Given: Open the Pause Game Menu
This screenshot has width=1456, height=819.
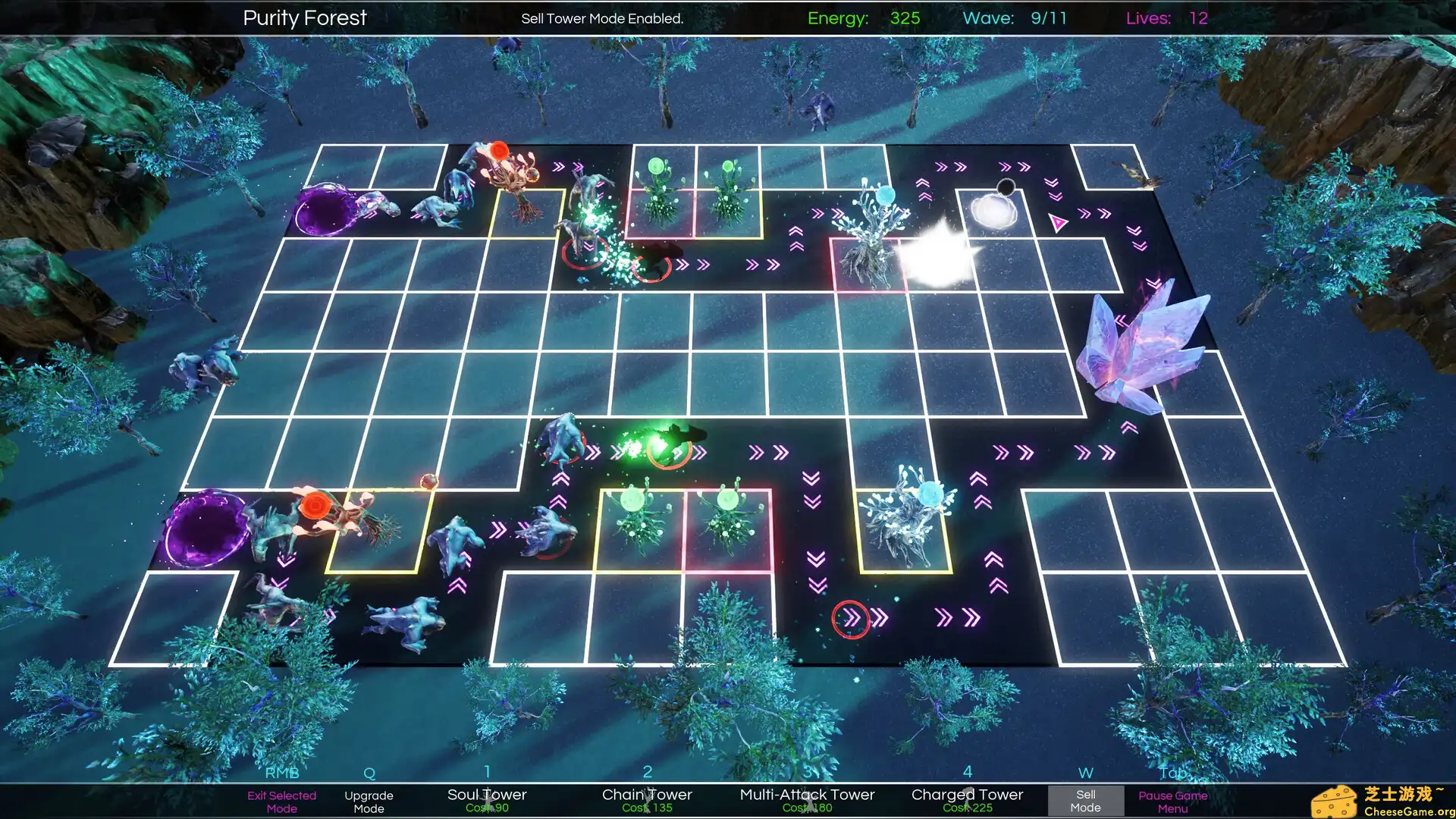Looking at the screenshot, I should pyautogui.click(x=1172, y=802).
